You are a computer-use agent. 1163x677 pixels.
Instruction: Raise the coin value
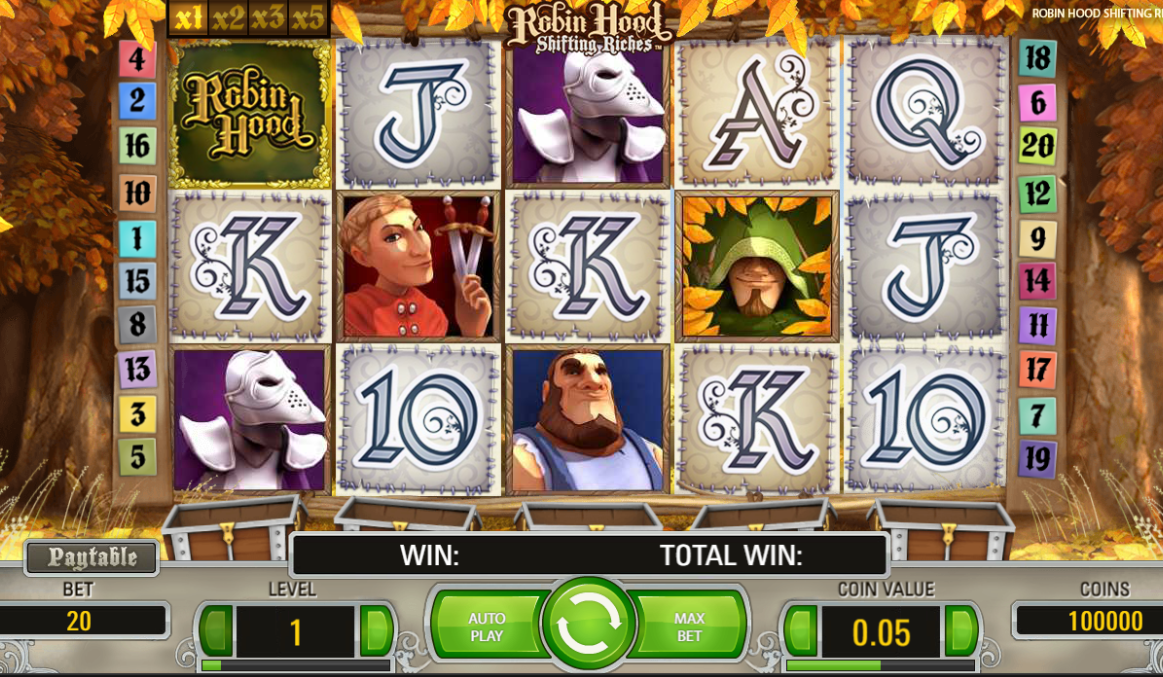[x=961, y=630]
